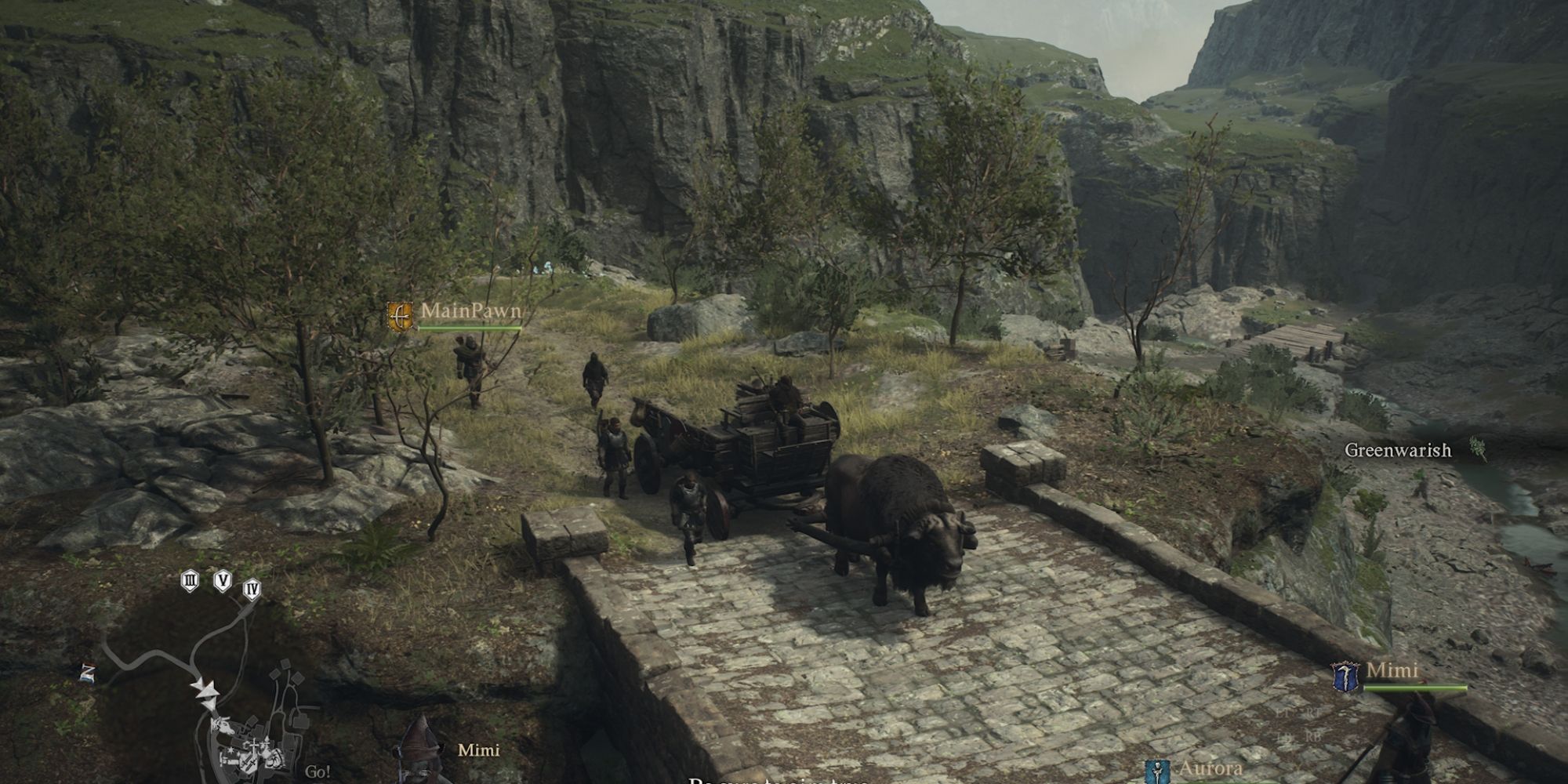Select MainPawn's yellow archer vocation icon
Screen dimensions: 1568x784
(x=400, y=317)
